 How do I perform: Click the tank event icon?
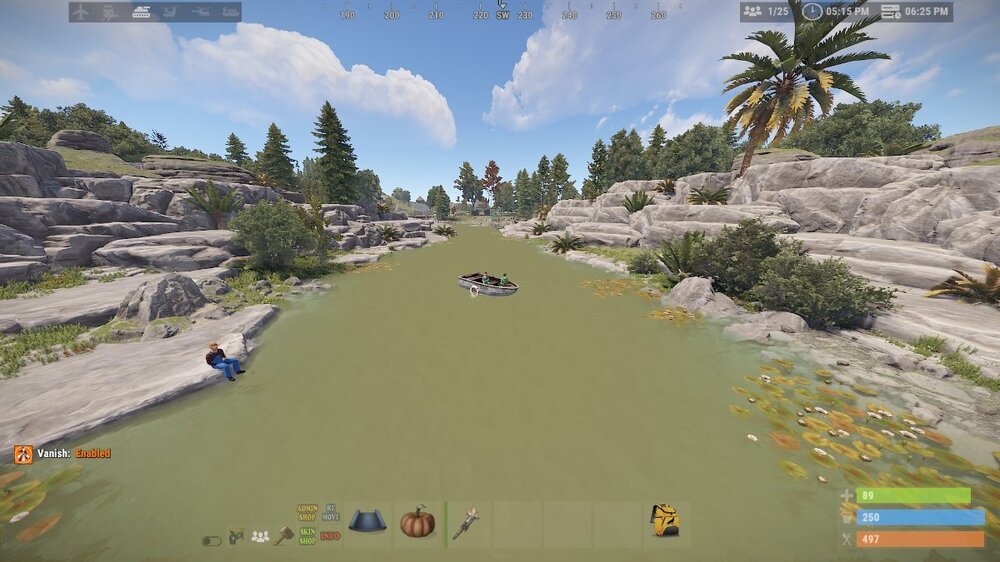coord(140,12)
